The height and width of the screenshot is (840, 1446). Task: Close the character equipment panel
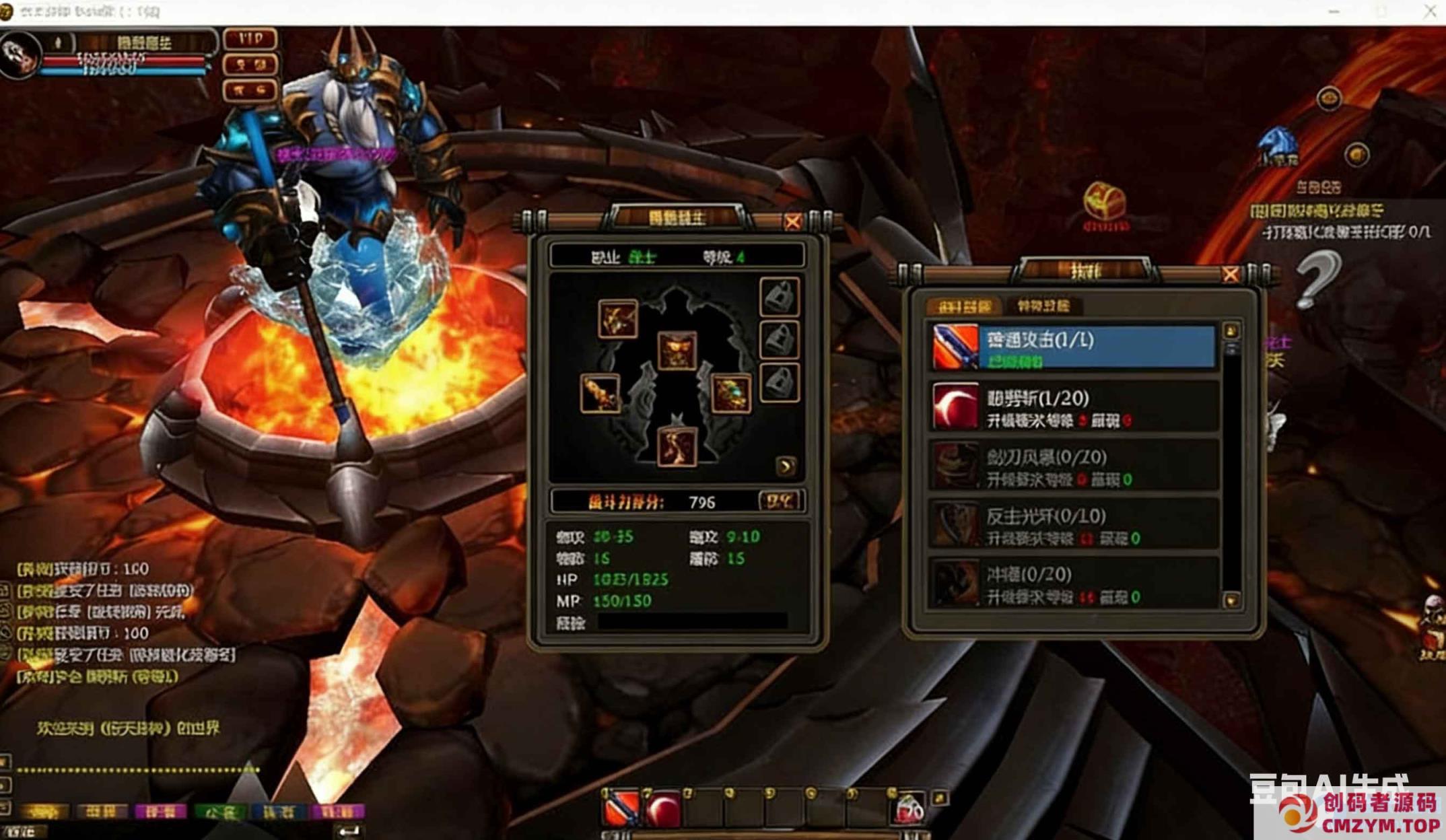point(792,221)
